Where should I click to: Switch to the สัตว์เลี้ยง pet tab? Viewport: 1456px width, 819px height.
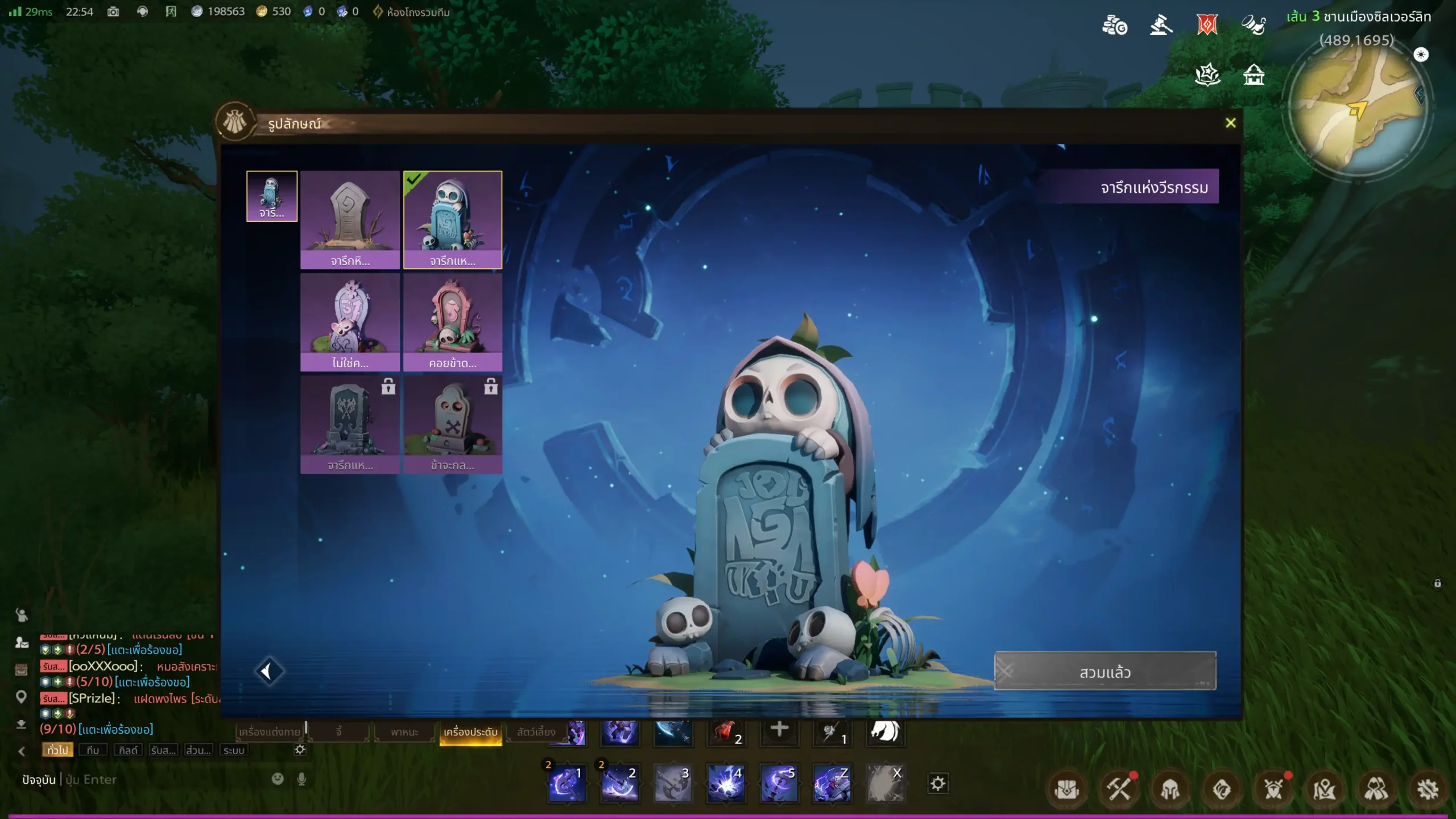click(x=536, y=731)
